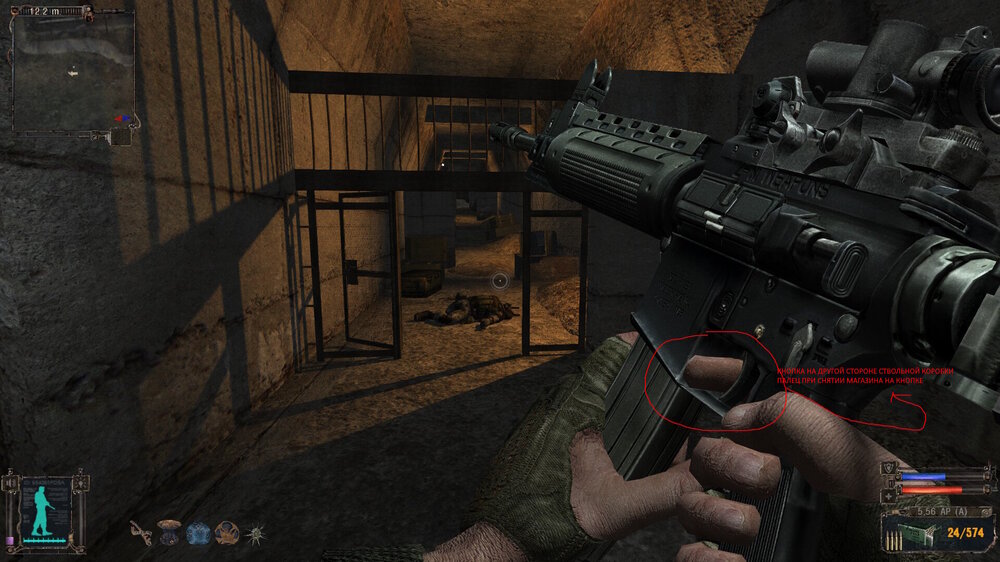The height and width of the screenshot is (562, 1000).
Task: Pick the blue glowing sphere artifact
Action: click(x=198, y=533)
